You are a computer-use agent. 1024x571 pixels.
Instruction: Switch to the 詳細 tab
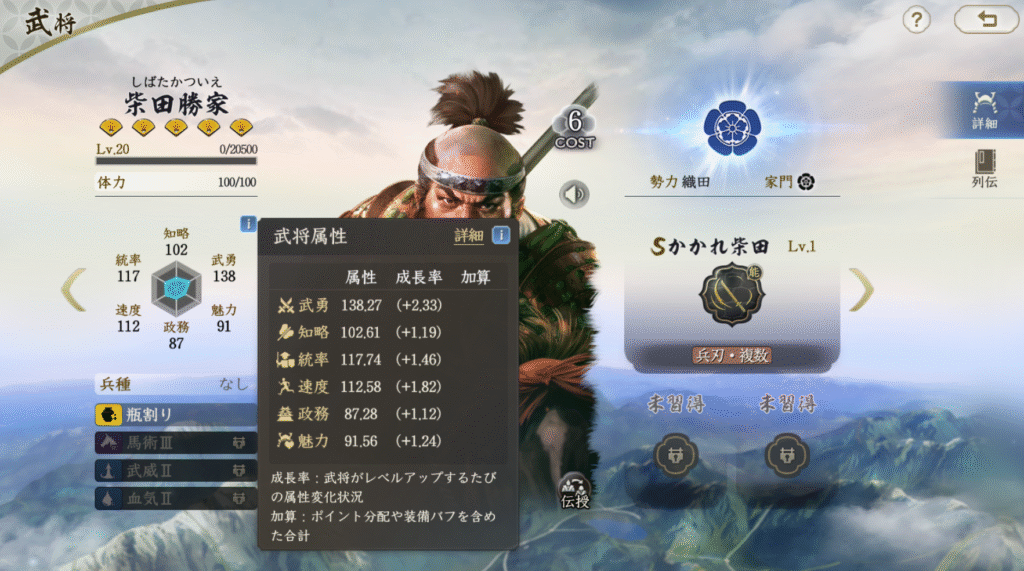[984, 109]
